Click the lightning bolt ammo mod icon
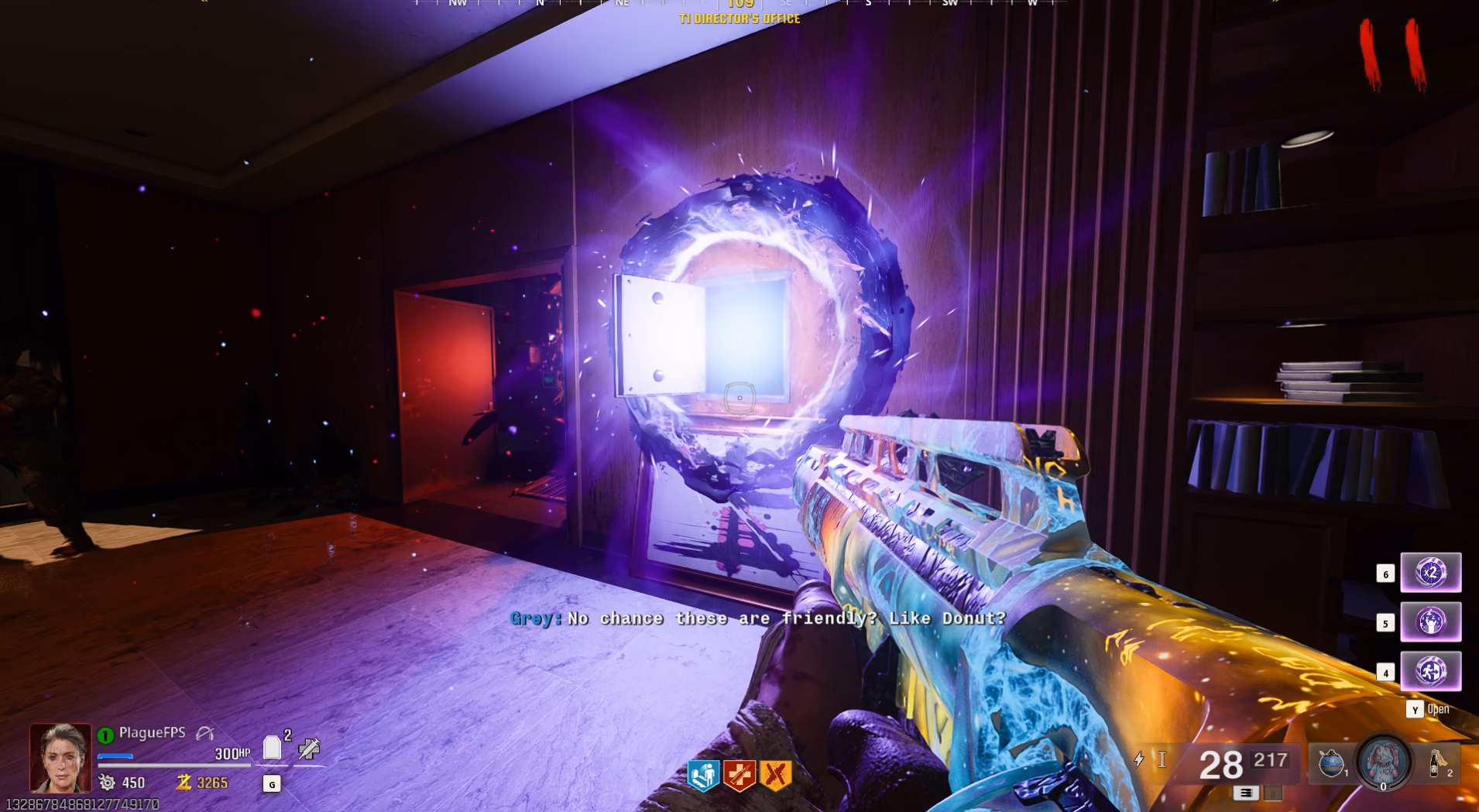1479x812 pixels. [x=1138, y=759]
